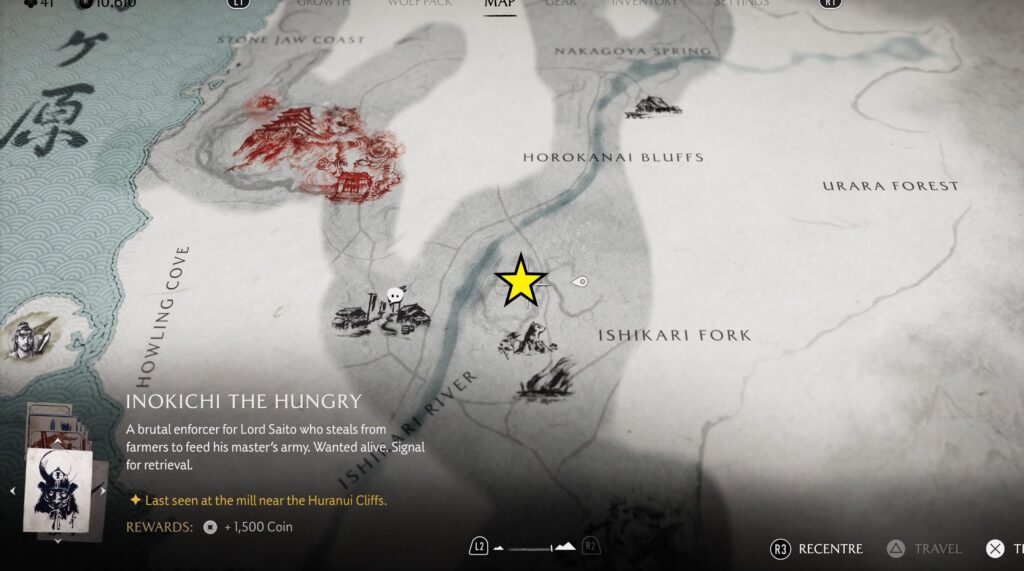
Task: Select the animal den icon below the star
Action: click(526, 340)
